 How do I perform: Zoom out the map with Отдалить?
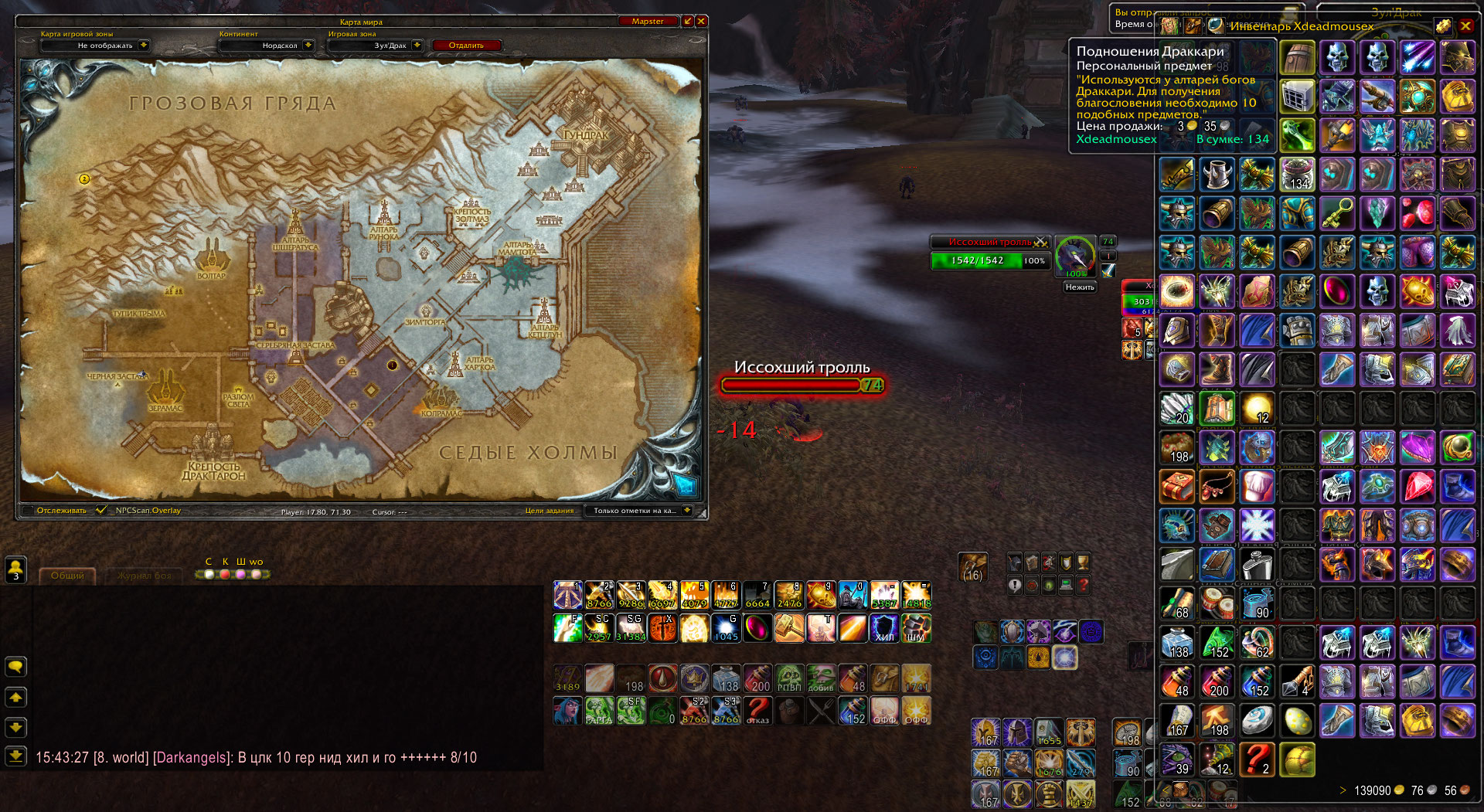tap(466, 46)
